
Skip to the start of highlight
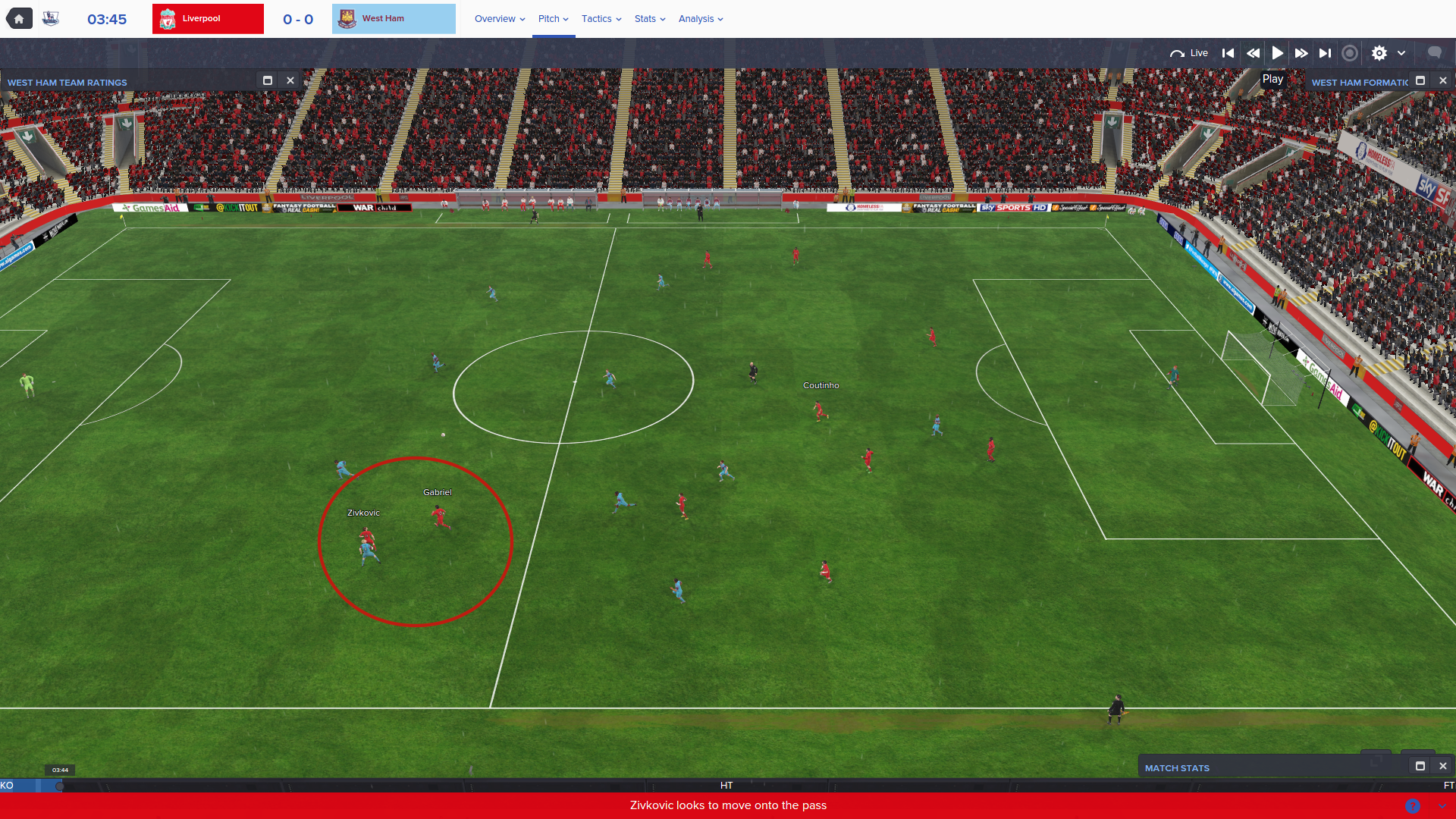[x=1228, y=53]
